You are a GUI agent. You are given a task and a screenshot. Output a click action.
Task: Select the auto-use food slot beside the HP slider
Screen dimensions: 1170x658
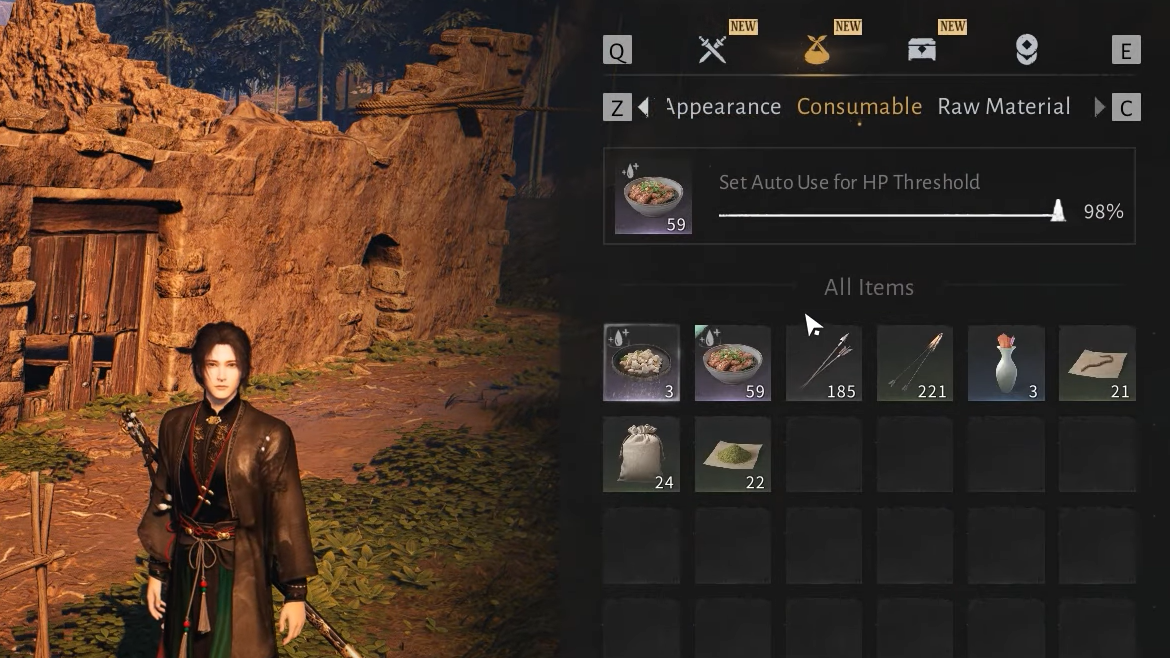point(653,196)
